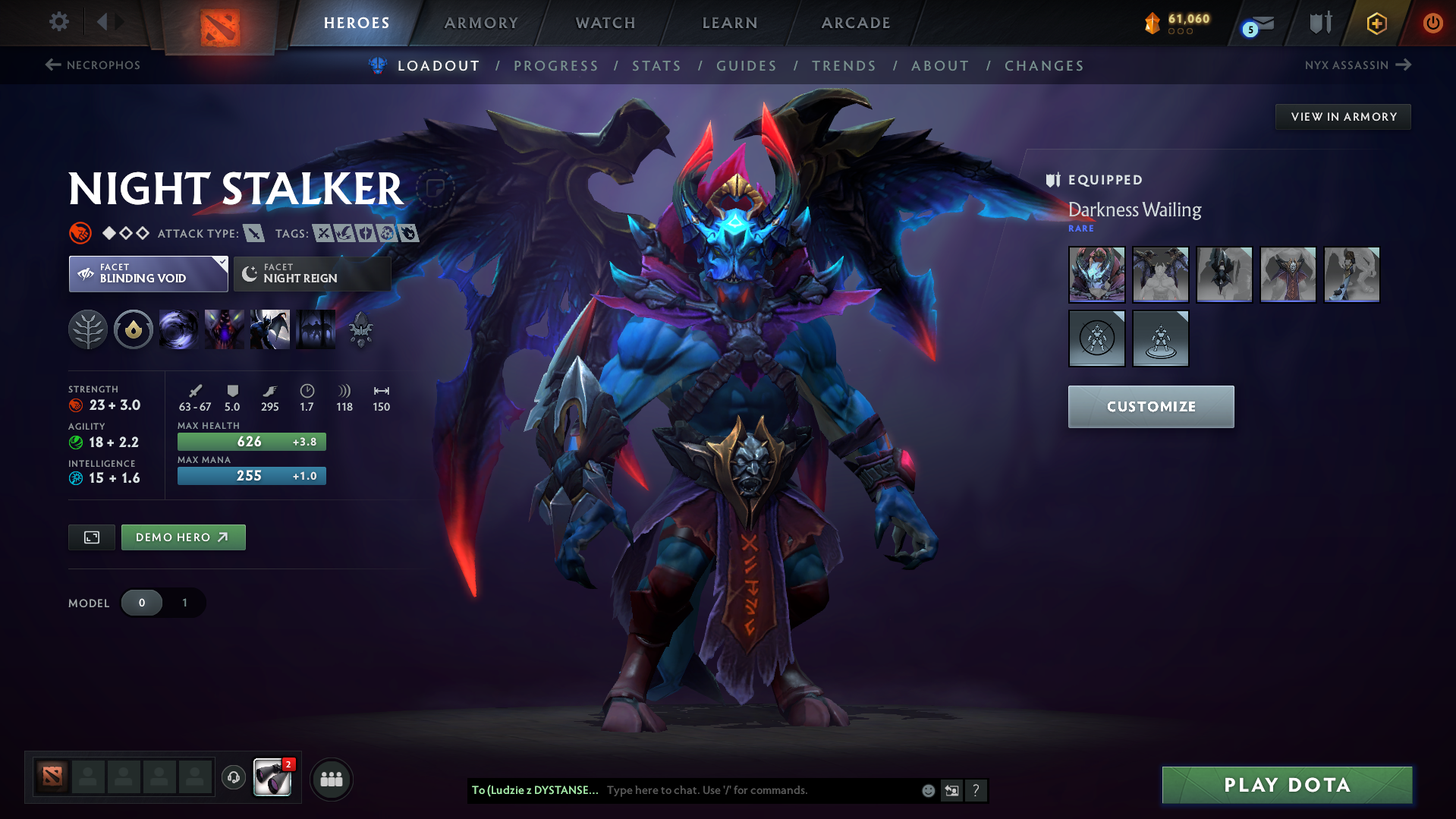Switch to model variant 1

click(184, 603)
